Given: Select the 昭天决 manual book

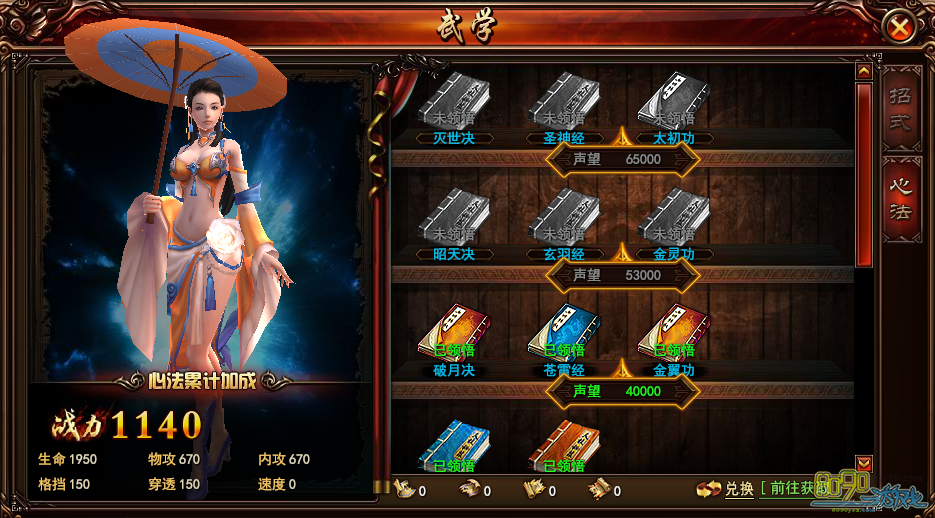Looking at the screenshot, I should 454,216.
